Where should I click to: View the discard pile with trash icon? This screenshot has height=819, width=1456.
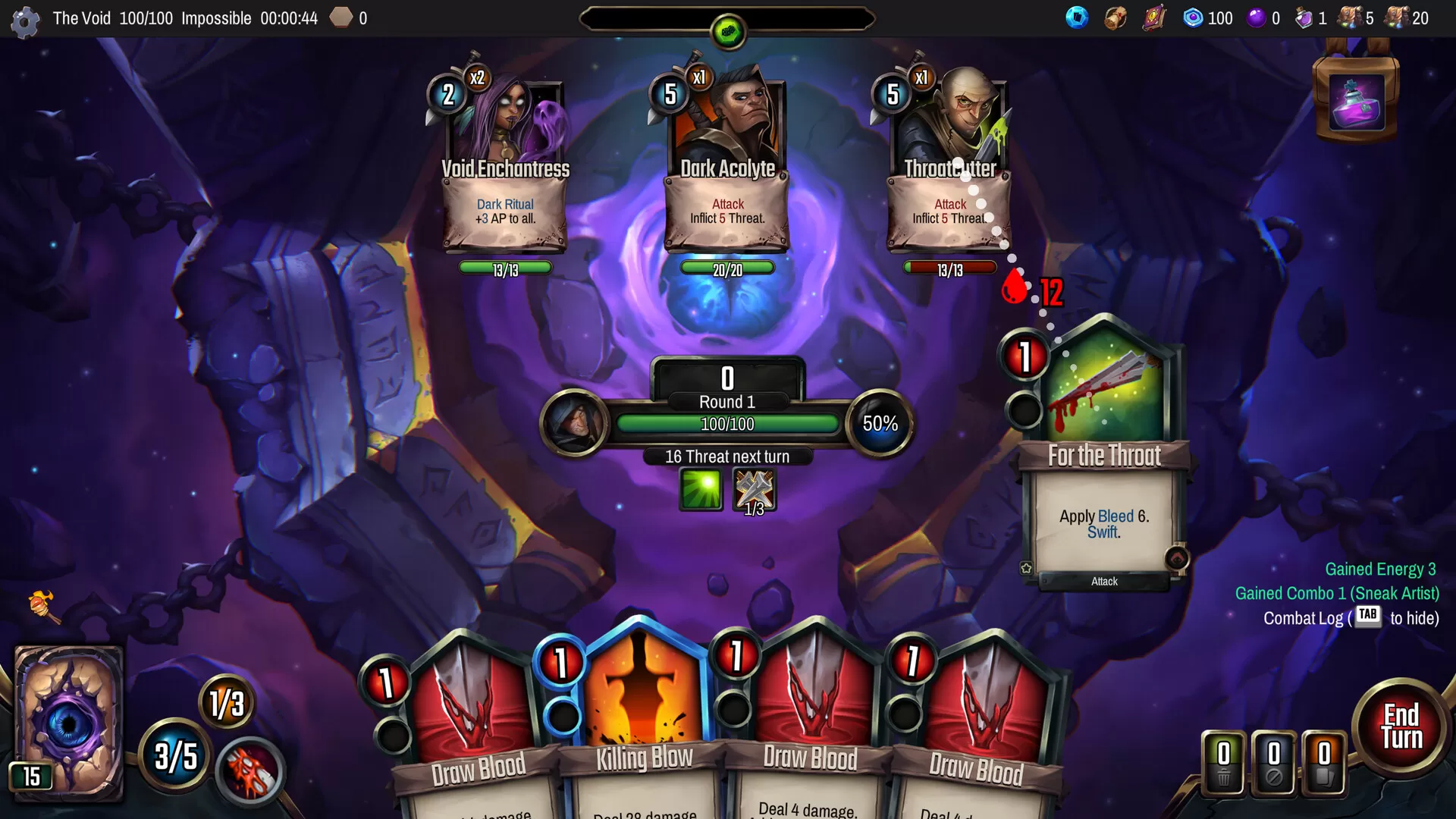point(1223,763)
